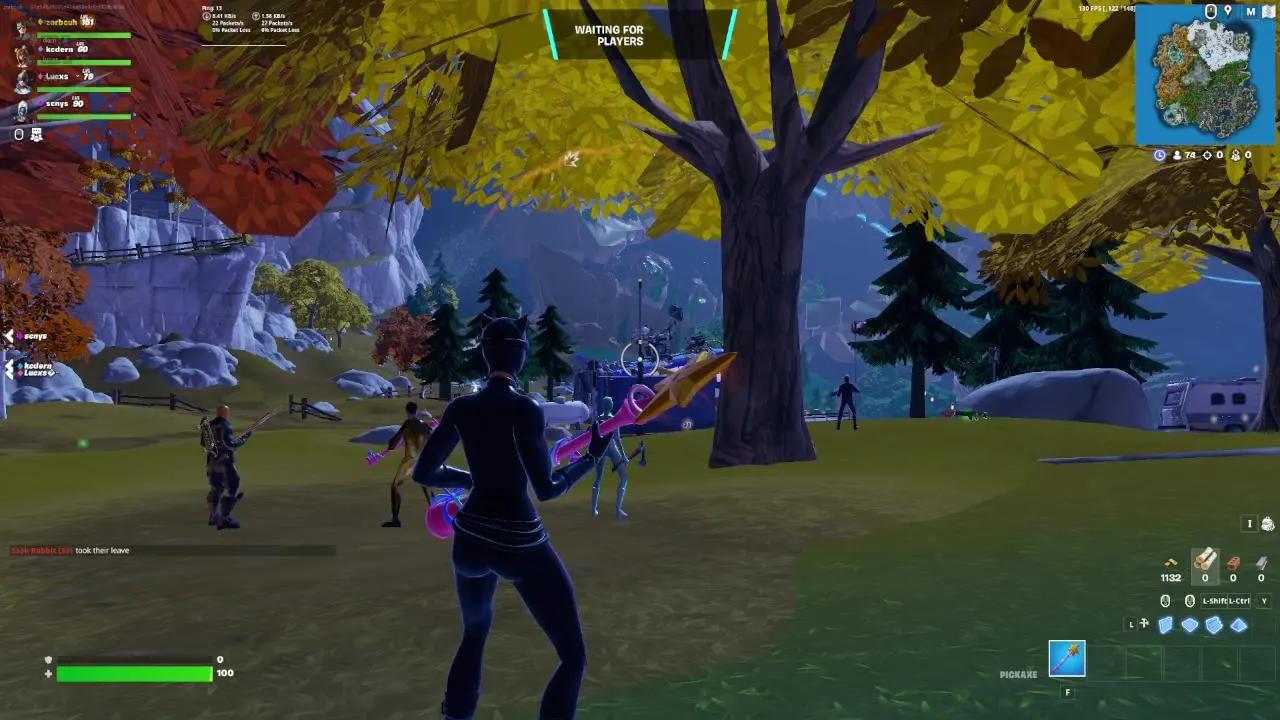Select the wood resource icon

(1204, 560)
